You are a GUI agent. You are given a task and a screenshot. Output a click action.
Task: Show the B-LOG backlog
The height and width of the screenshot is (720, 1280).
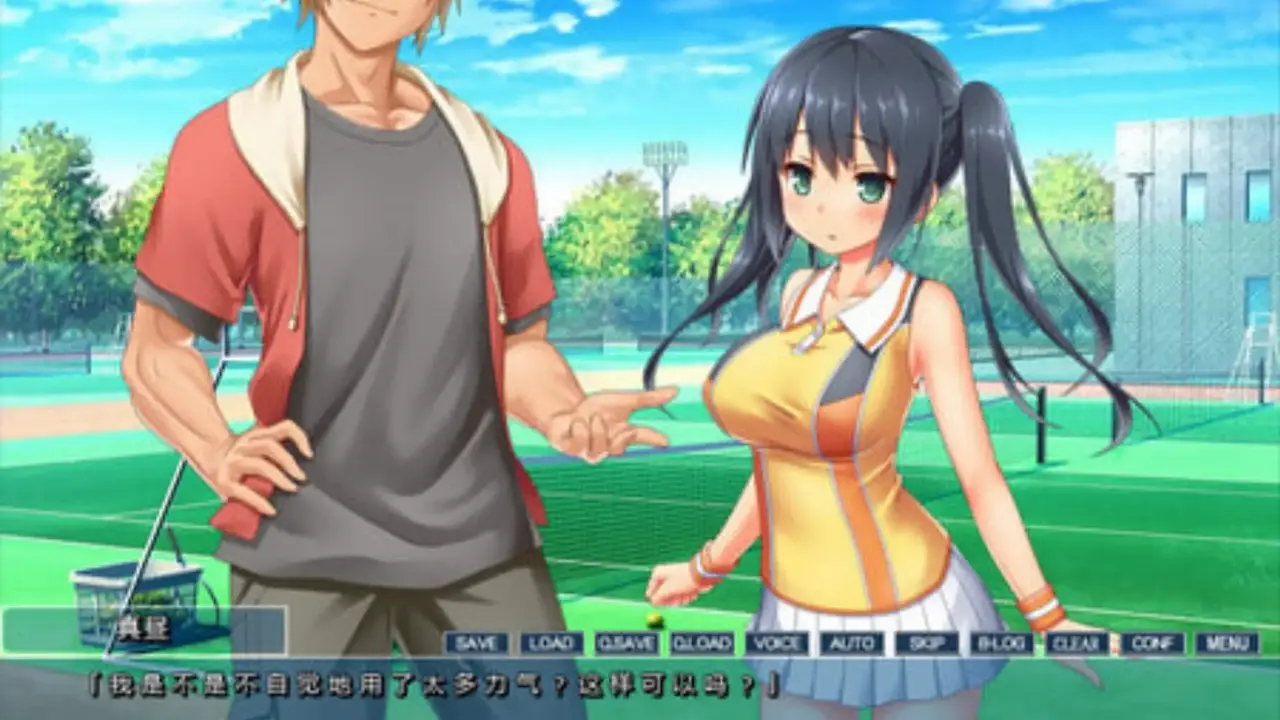pos(1001,643)
